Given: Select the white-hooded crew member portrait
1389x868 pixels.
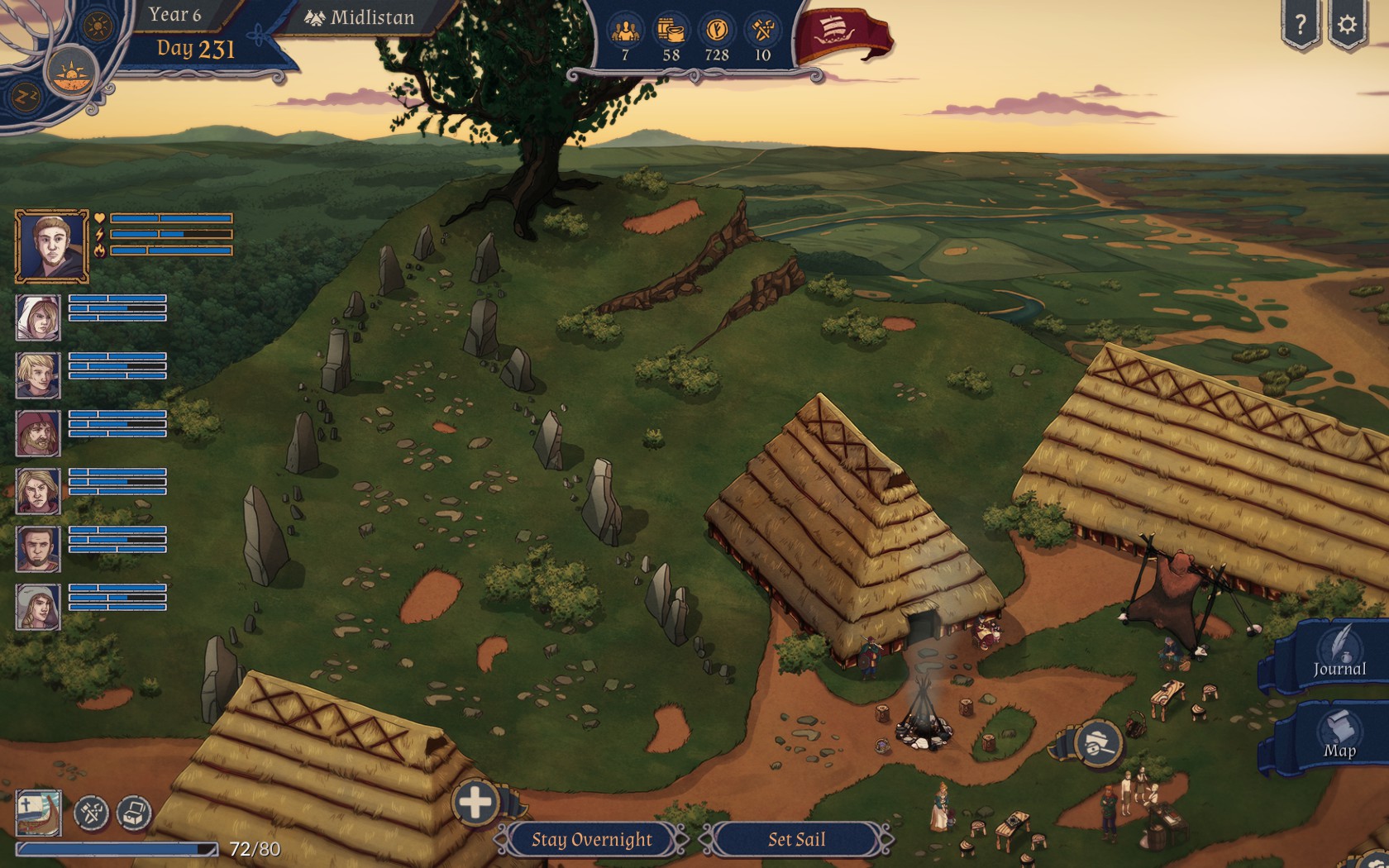Looking at the screenshot, I should point(38,317).
